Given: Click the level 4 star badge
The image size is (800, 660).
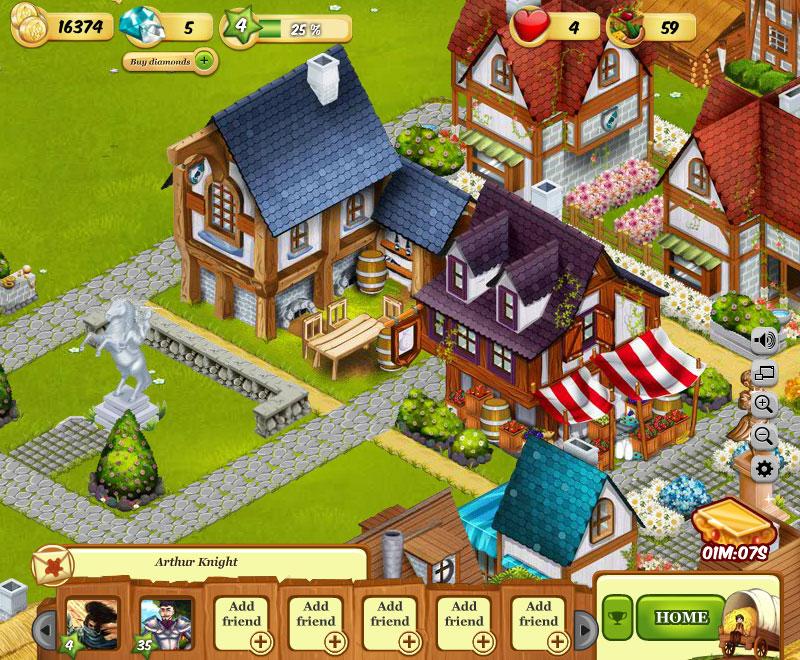Looking at the screenshot, I should (240, 26).
